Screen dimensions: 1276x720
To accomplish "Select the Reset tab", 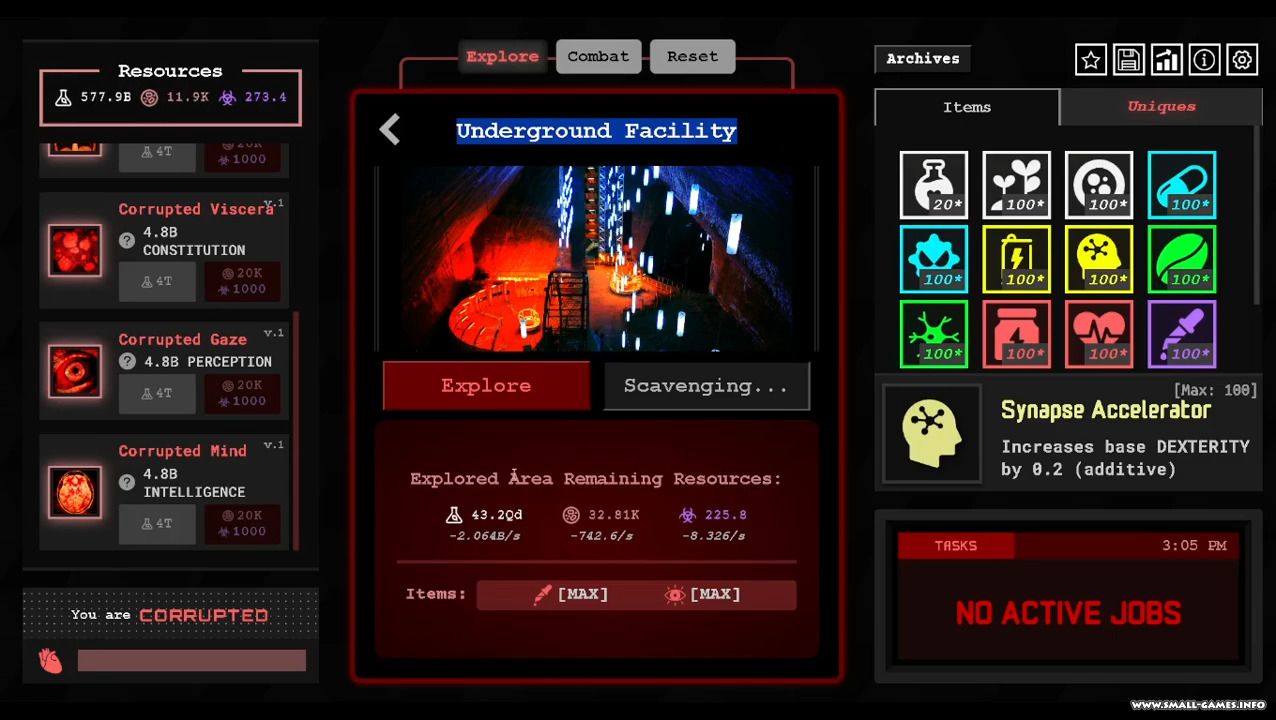I will (x=692, y=57).
